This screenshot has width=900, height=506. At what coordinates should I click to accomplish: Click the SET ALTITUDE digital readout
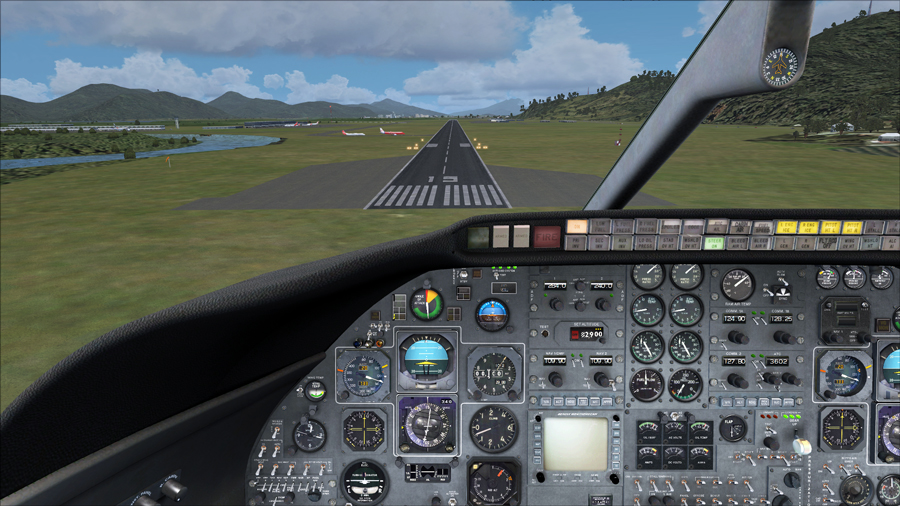coord(586,332)
